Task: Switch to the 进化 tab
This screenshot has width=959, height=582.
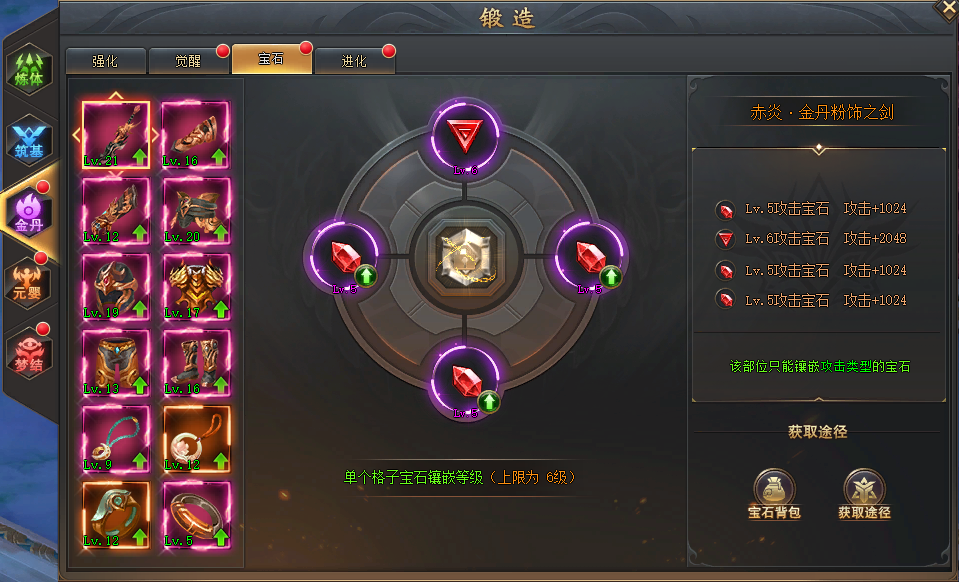Action: (x=354, y=61)
